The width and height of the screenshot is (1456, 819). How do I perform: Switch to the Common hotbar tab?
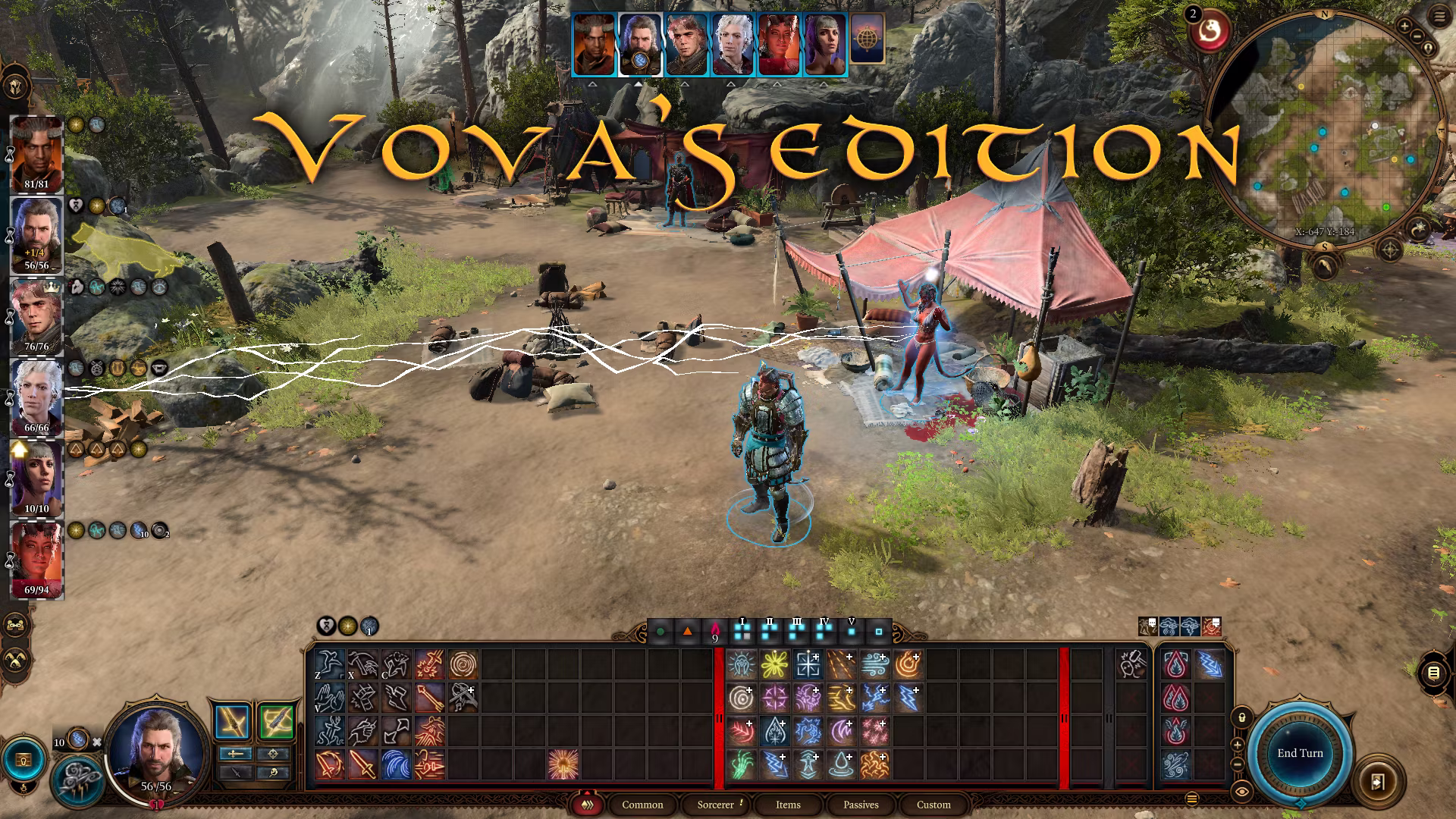pyautogui.click(x=642, y=805)
